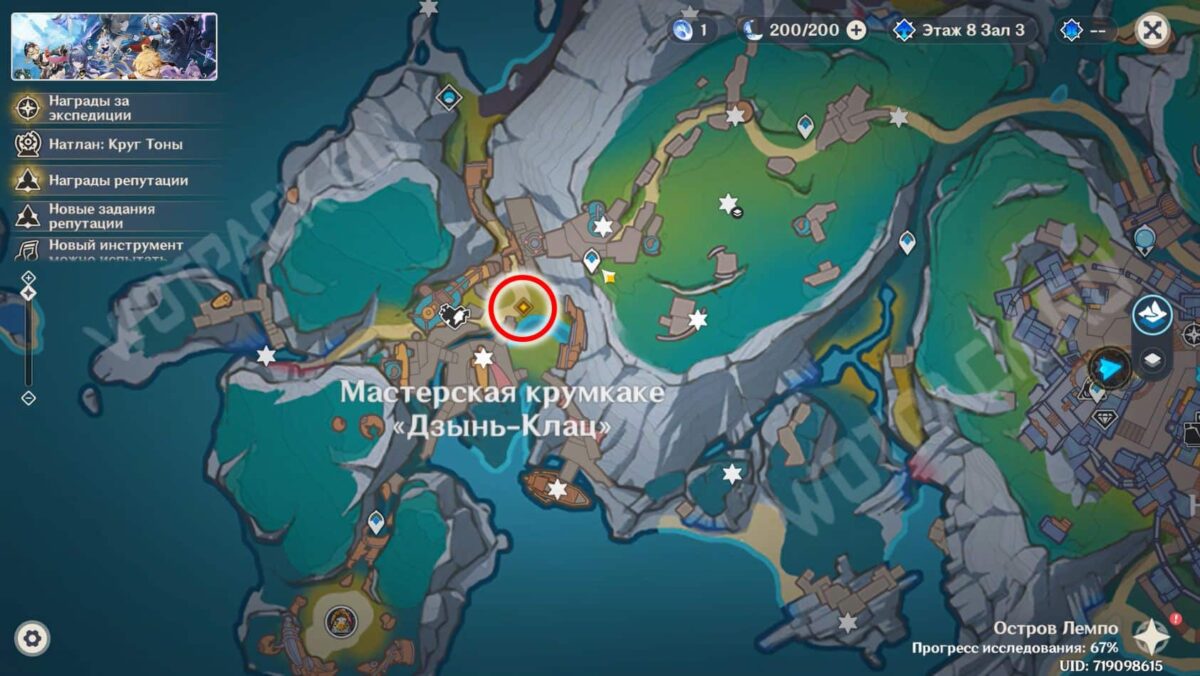Screen dimensions: 1200x676
Task: Close the map with the X button
Action: (1153, 30)
